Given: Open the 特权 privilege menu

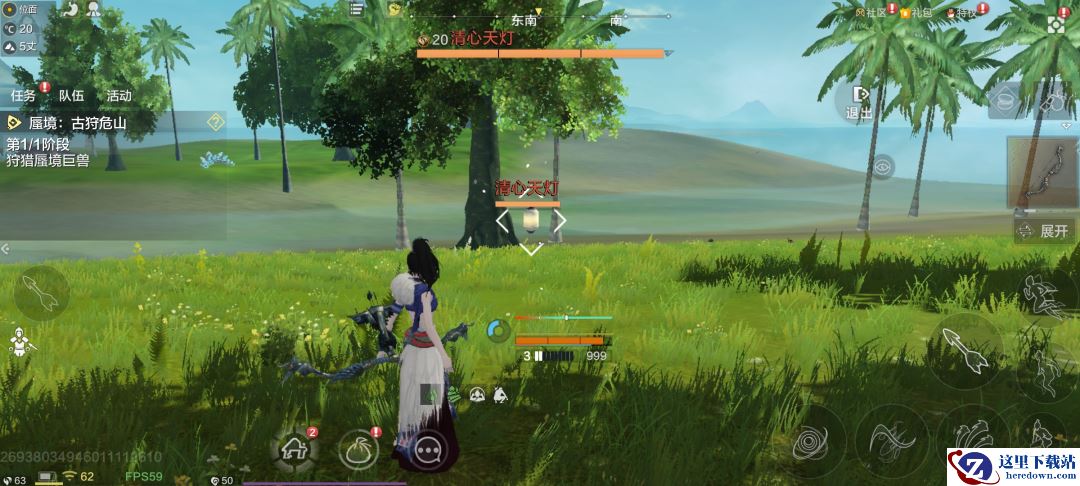Looking at the screenshot, I should pos(962,12).
